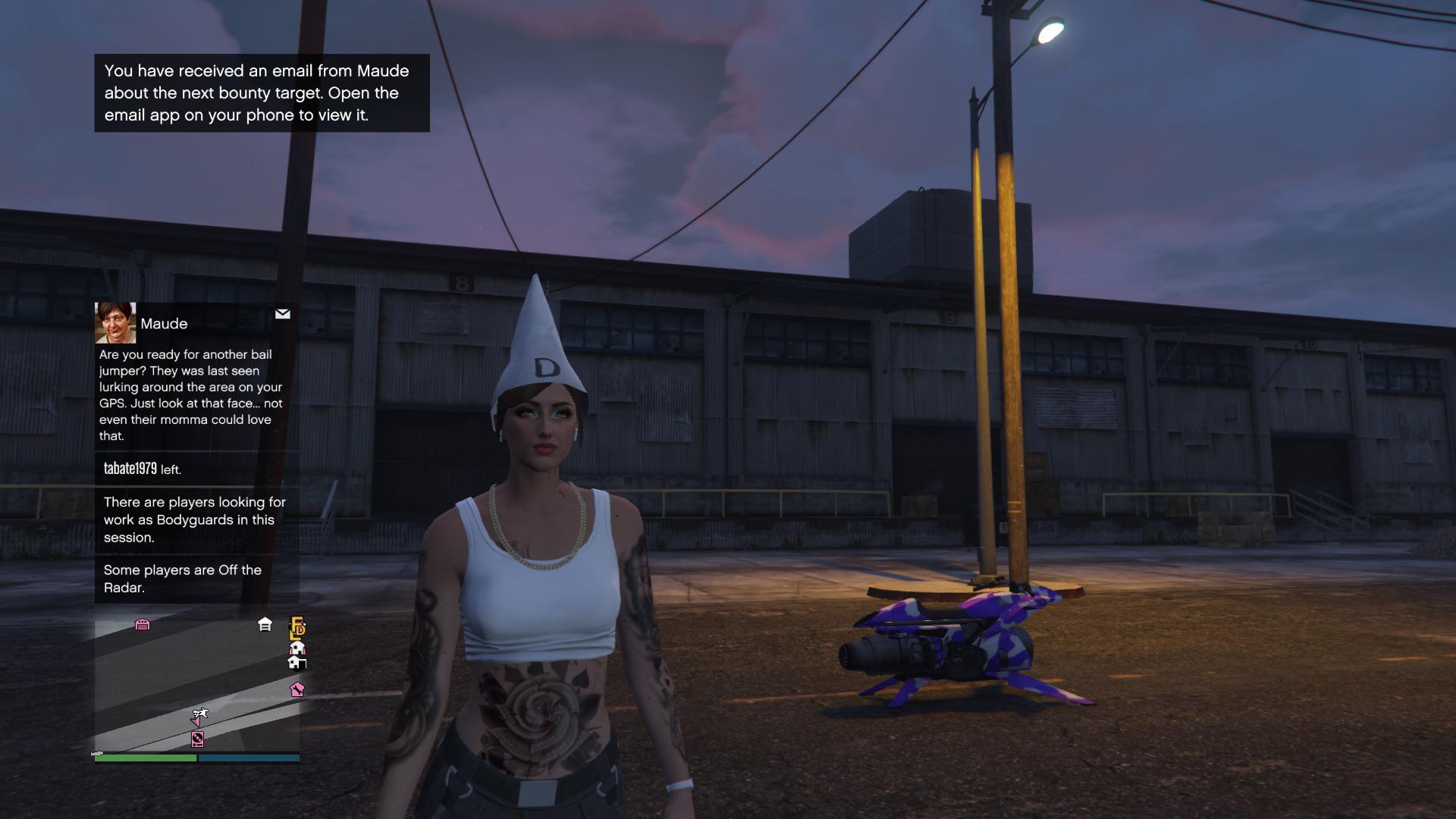The width and height of the screenshot is (1456, 819).
Task: Click the envelope icon beside Maude
Action: [x=282, y=314]
